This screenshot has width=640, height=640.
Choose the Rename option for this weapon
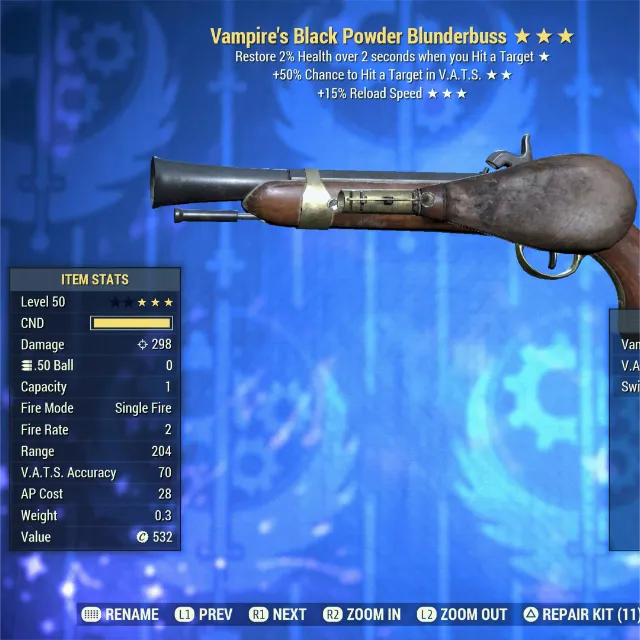coord(120,614)
